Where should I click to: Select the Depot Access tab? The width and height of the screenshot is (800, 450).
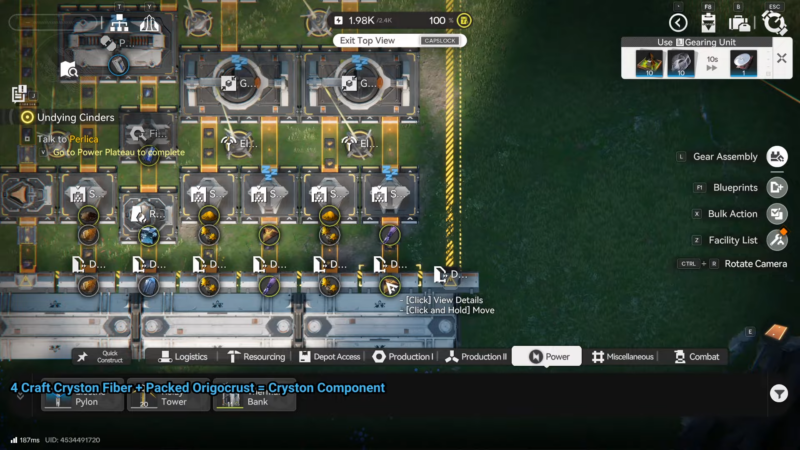(x=328, y=356)
